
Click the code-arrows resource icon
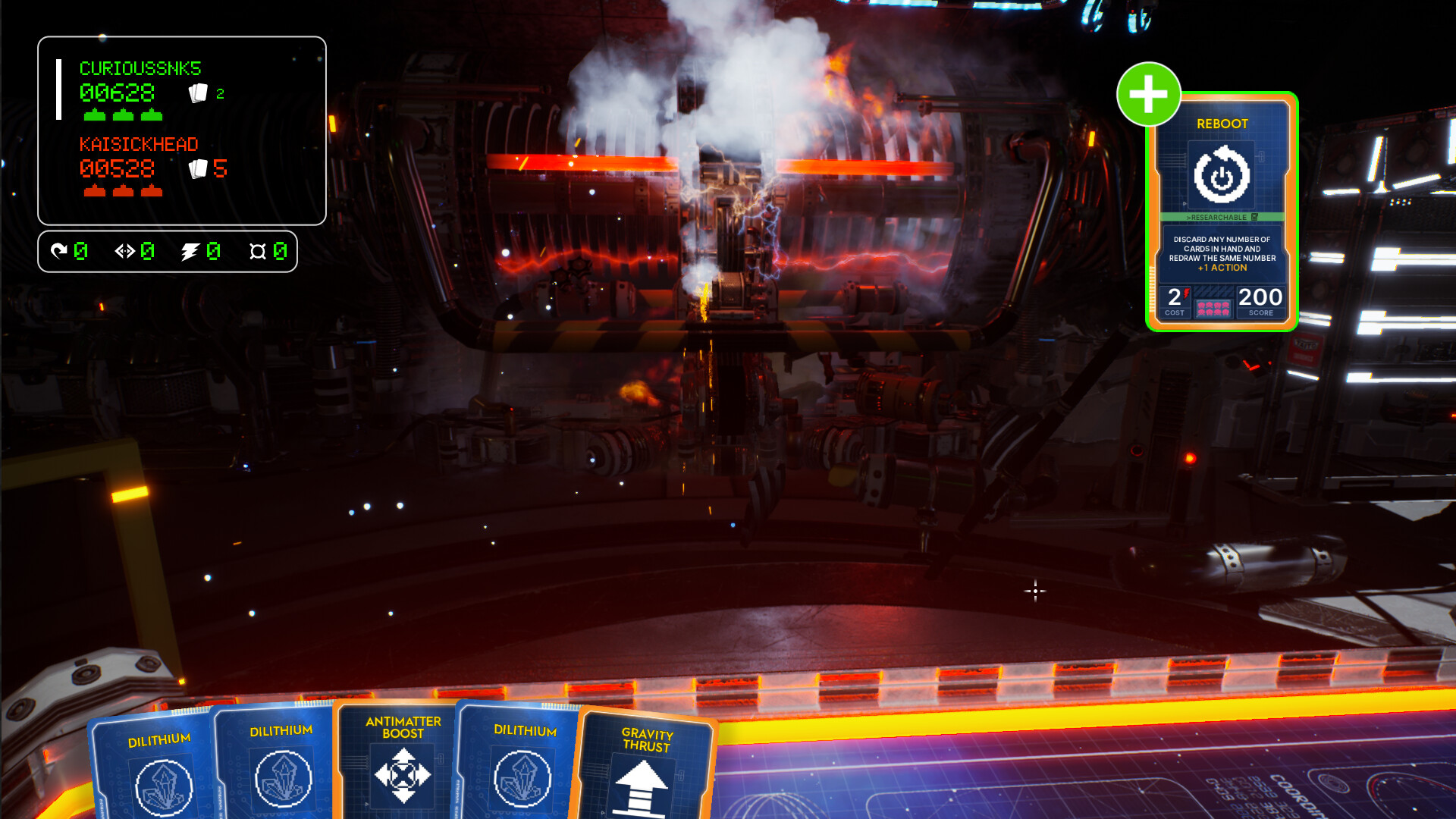[x=124, y=250]
